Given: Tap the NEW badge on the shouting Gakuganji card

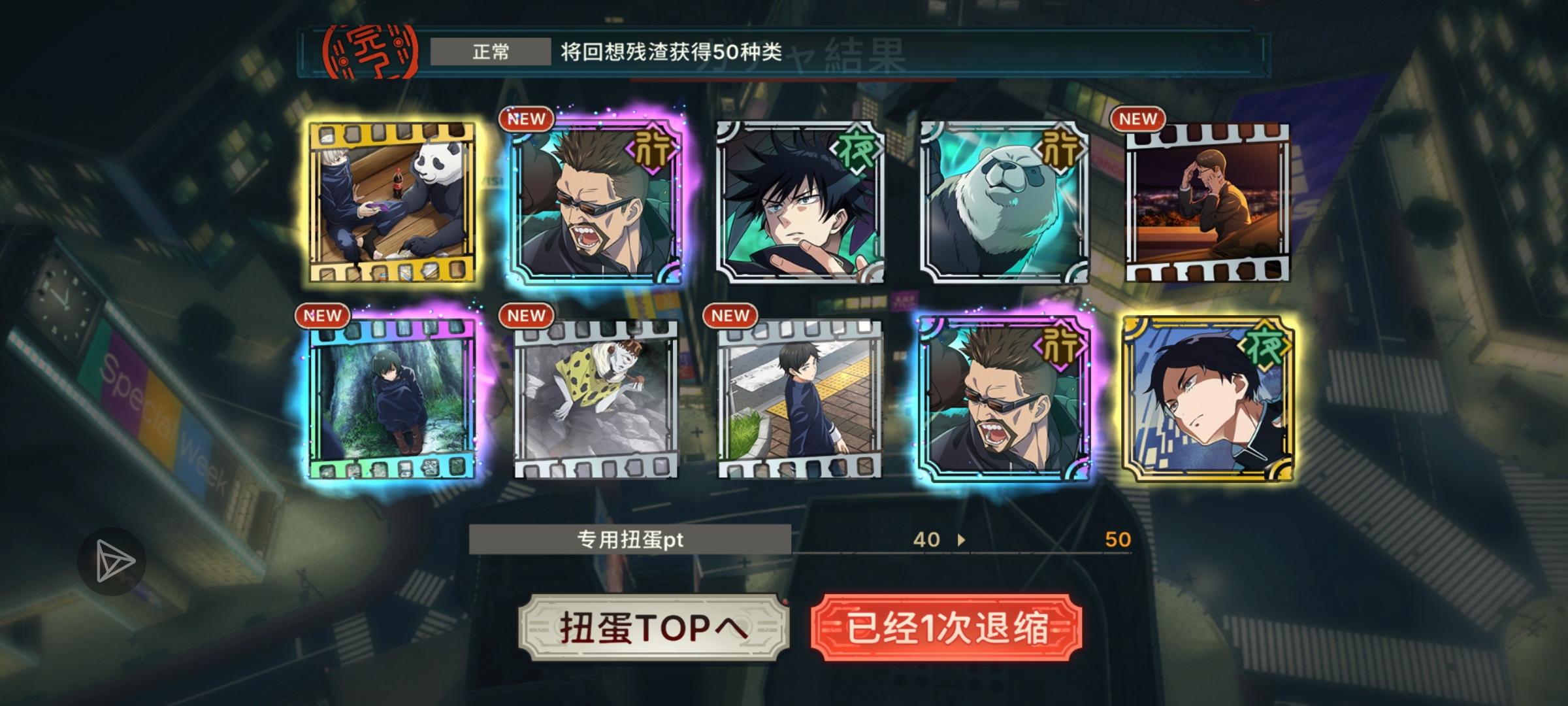Looking at the screenshot, I should [x=526, y=119].
